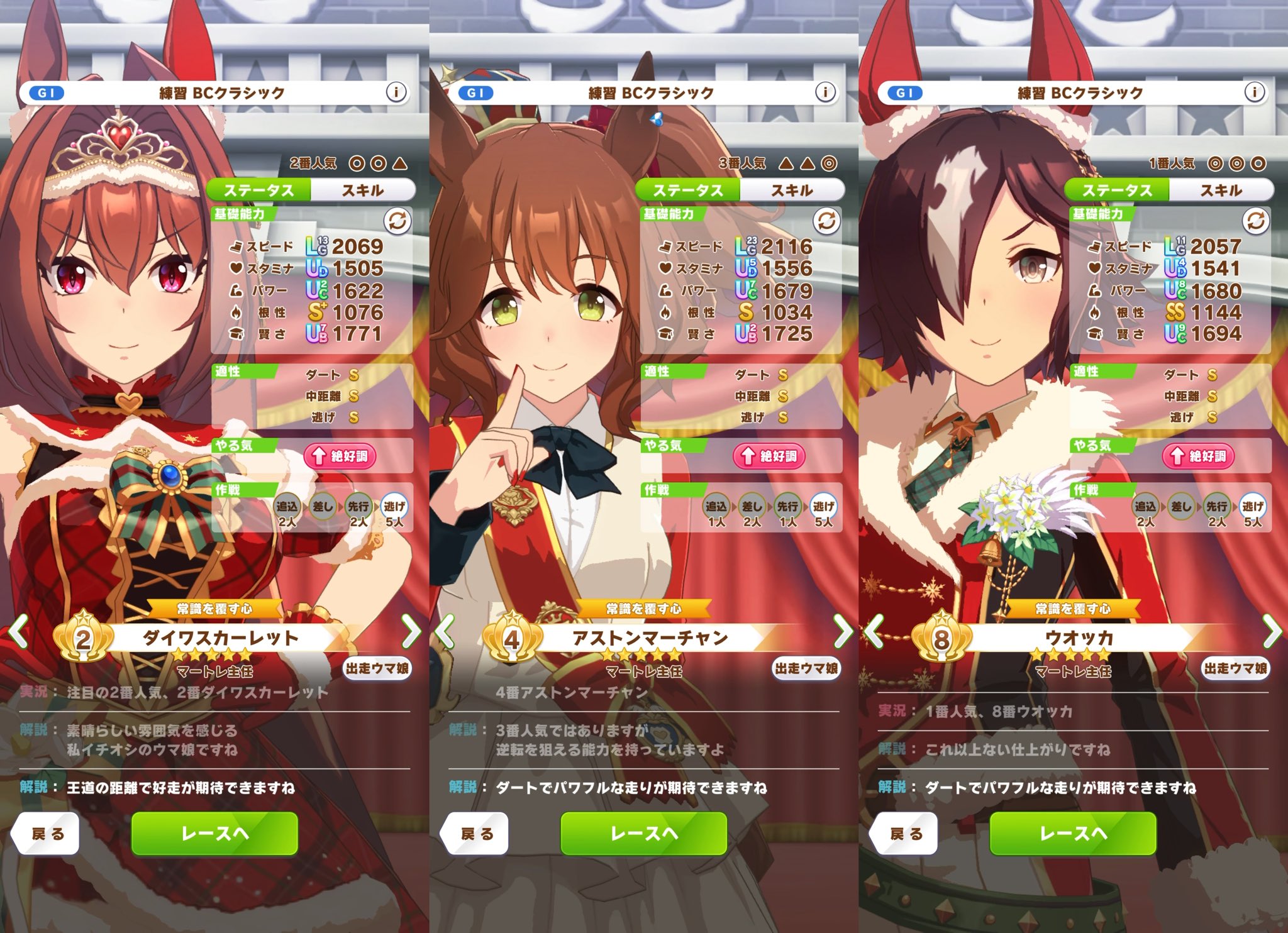Screen dimensions: 1288x933
Task: Open the entrants list beside Aston Machan
Action: [x=806, y=668]
